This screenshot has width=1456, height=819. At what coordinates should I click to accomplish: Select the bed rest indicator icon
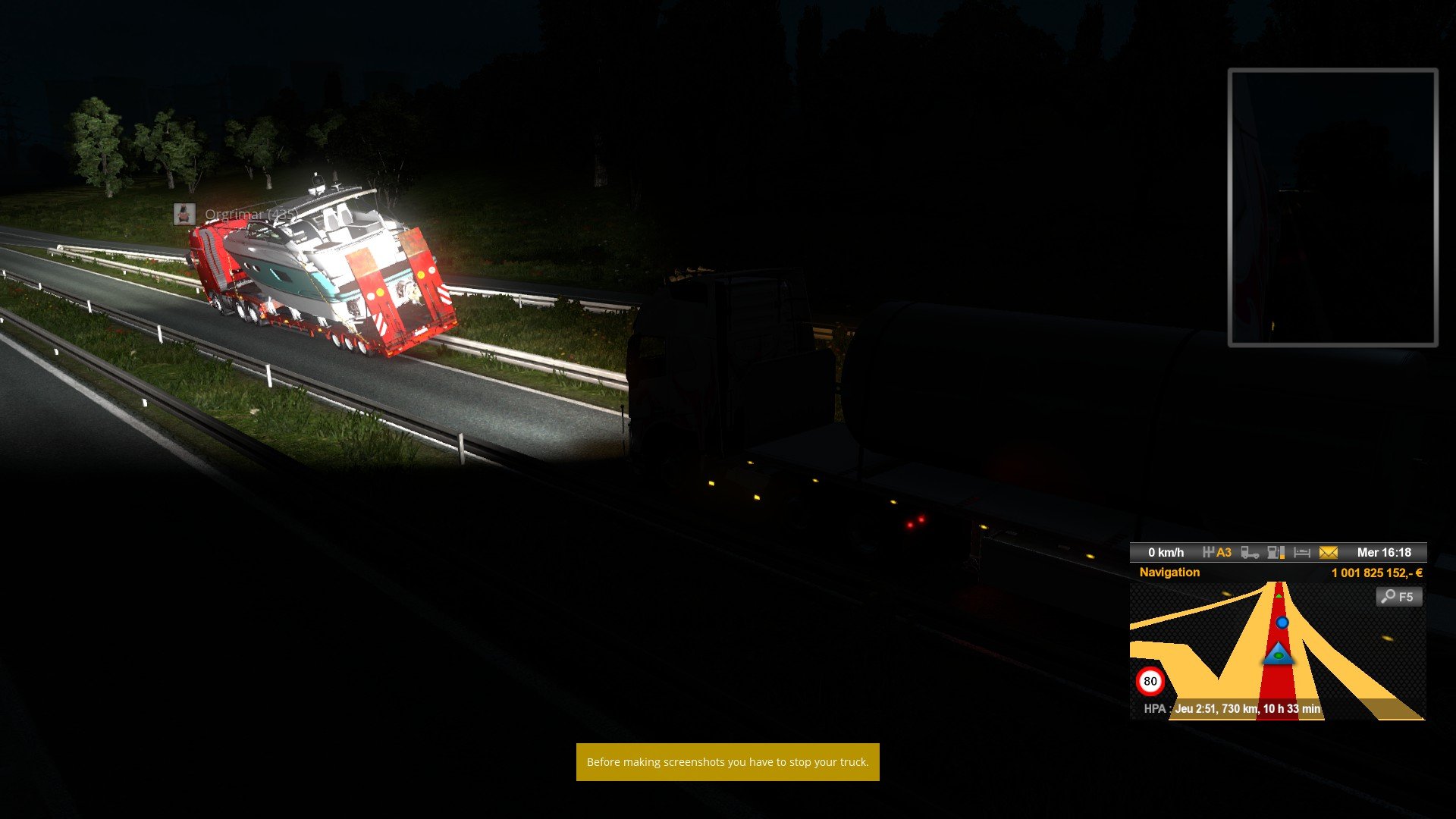[x=1302, y=553]
